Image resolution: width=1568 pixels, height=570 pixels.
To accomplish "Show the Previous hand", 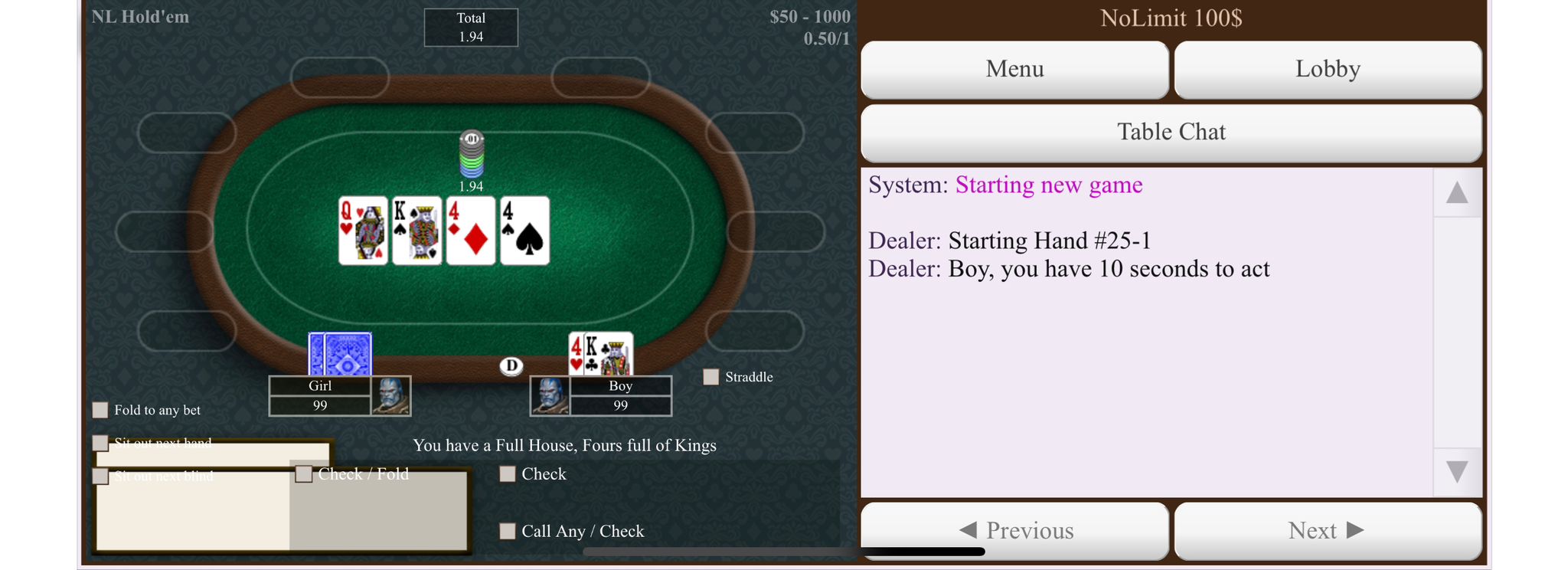I will (x=1014, y=530).
